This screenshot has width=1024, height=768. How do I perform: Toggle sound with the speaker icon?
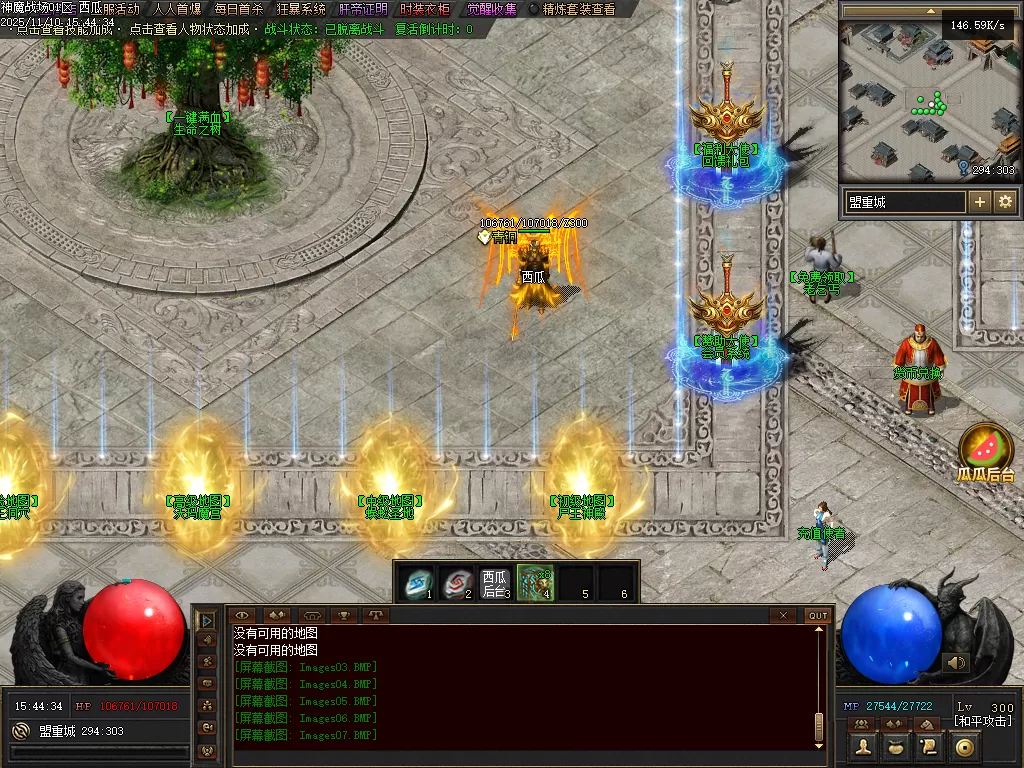click(x=957, y=662)
